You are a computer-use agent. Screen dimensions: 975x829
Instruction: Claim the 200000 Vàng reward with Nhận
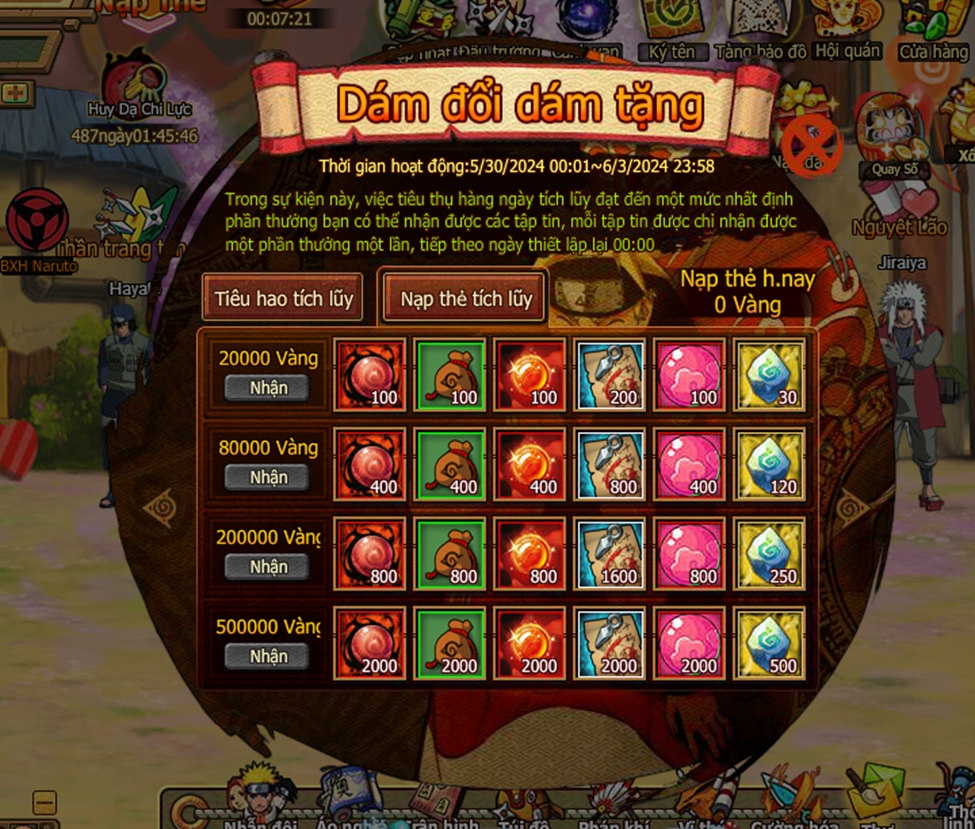click(x=268, y=567)
